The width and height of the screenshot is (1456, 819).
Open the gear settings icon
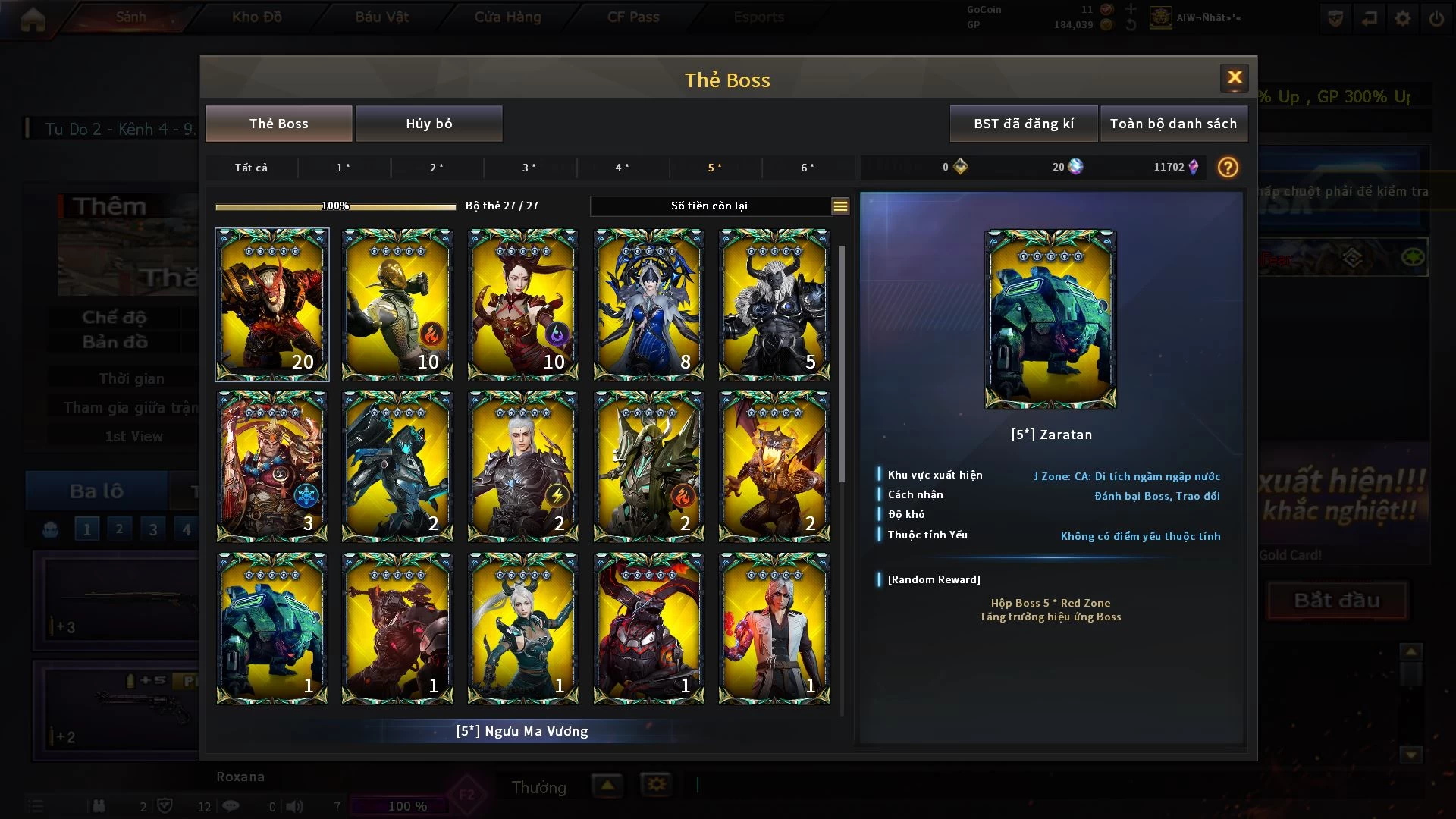click(1402, 18)
